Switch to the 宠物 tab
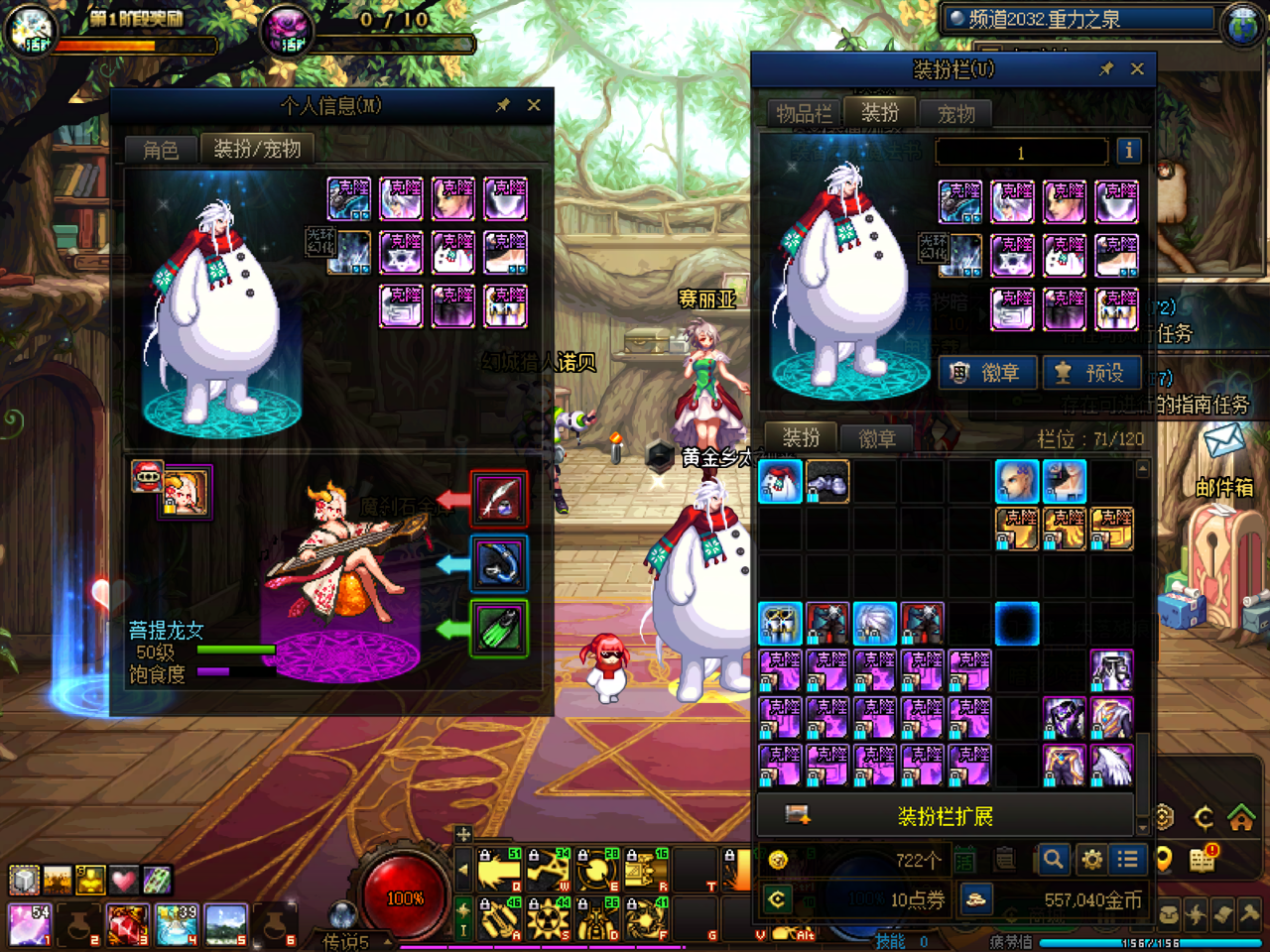 point(956,114)
